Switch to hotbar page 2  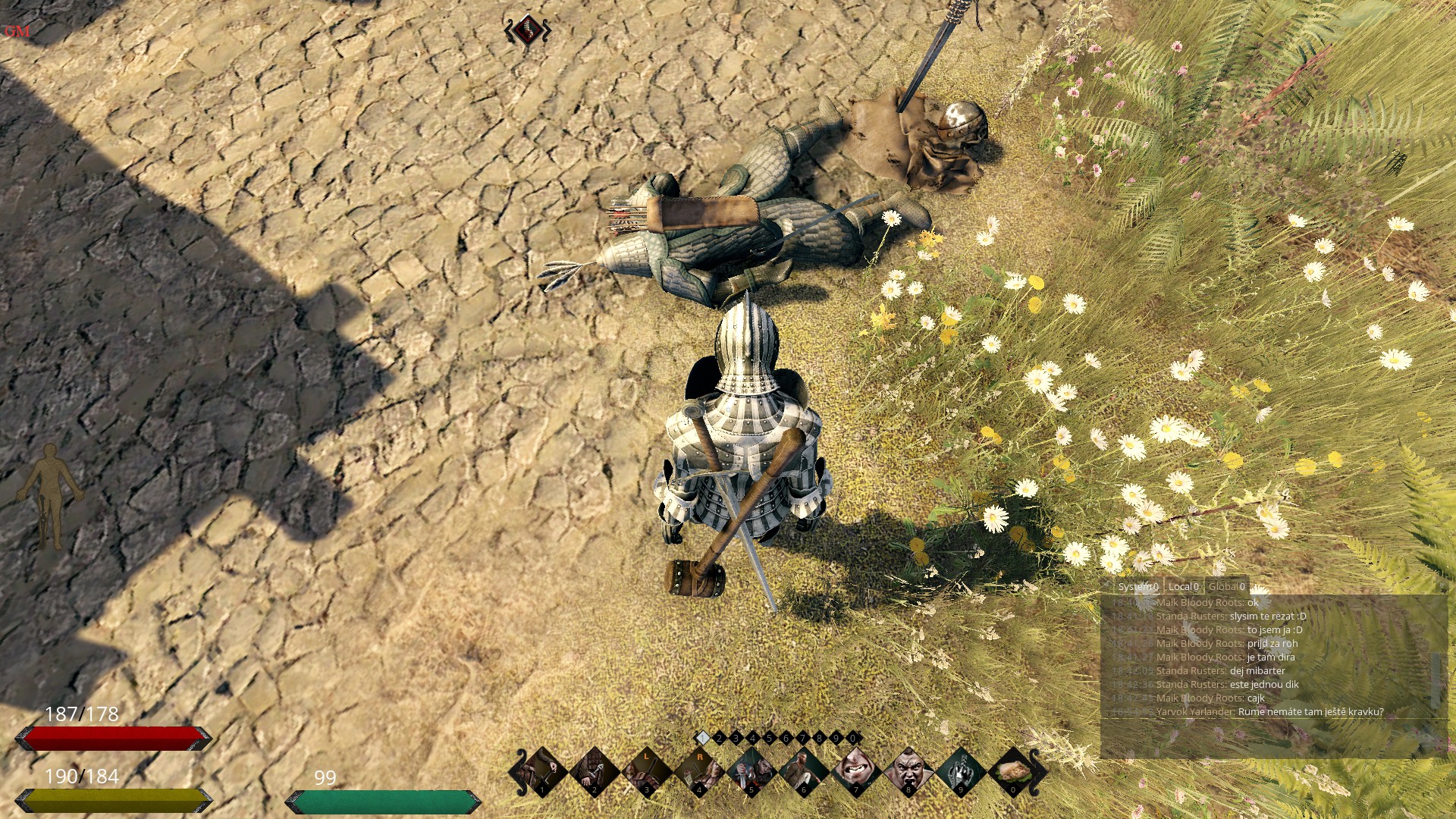(719, 738)
